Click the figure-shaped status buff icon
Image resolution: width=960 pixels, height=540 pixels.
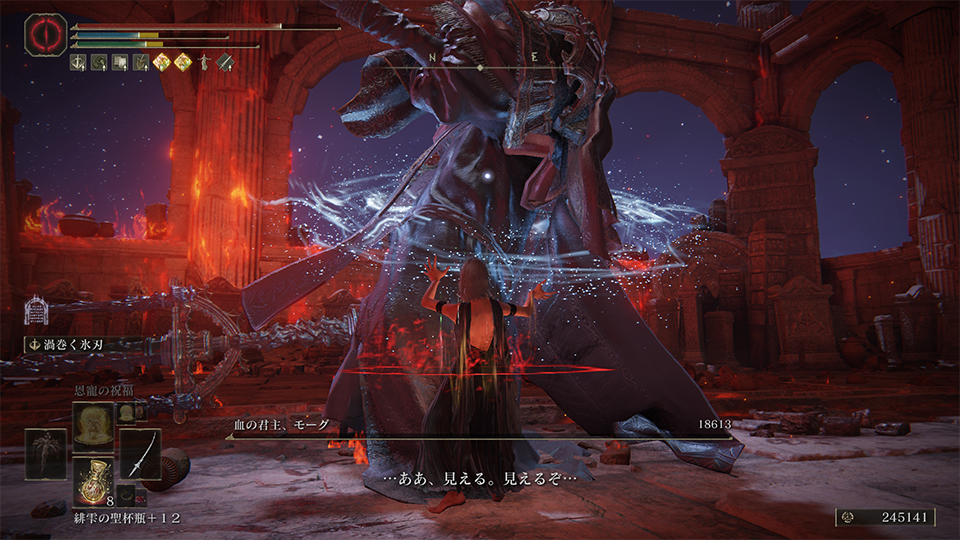point(206,63)
